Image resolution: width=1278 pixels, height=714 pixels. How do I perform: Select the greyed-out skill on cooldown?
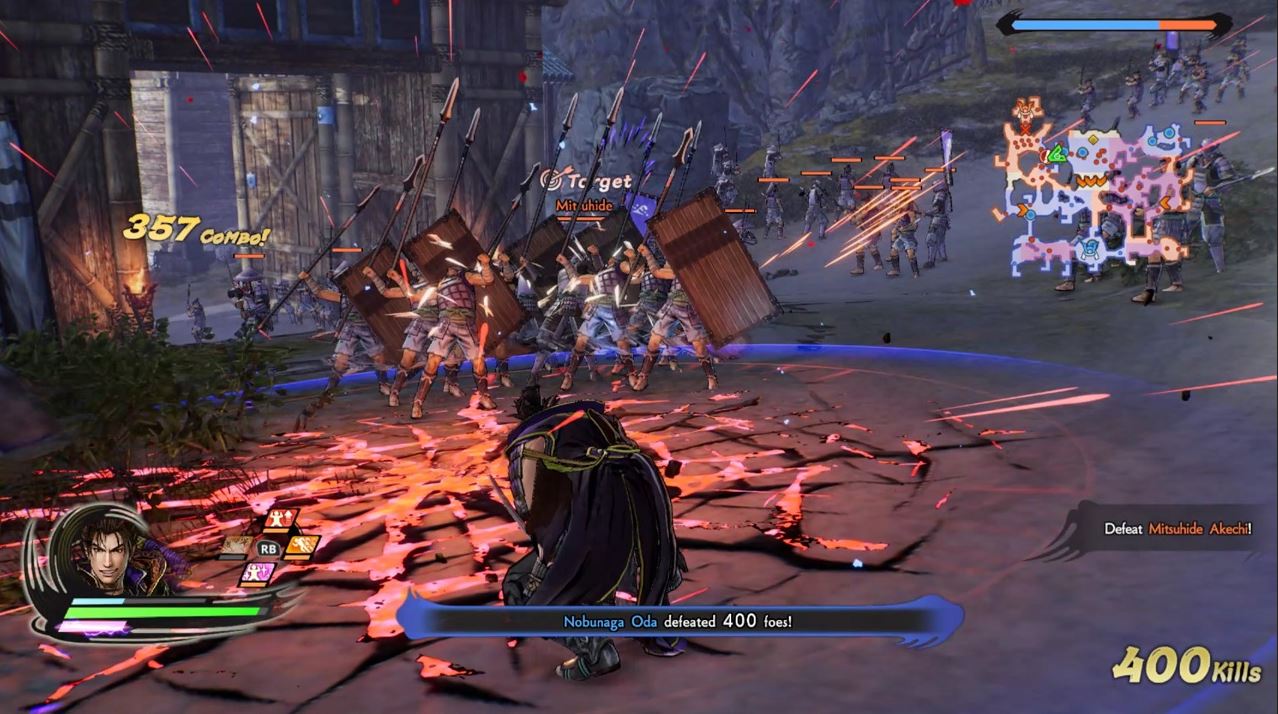point(237,546)
